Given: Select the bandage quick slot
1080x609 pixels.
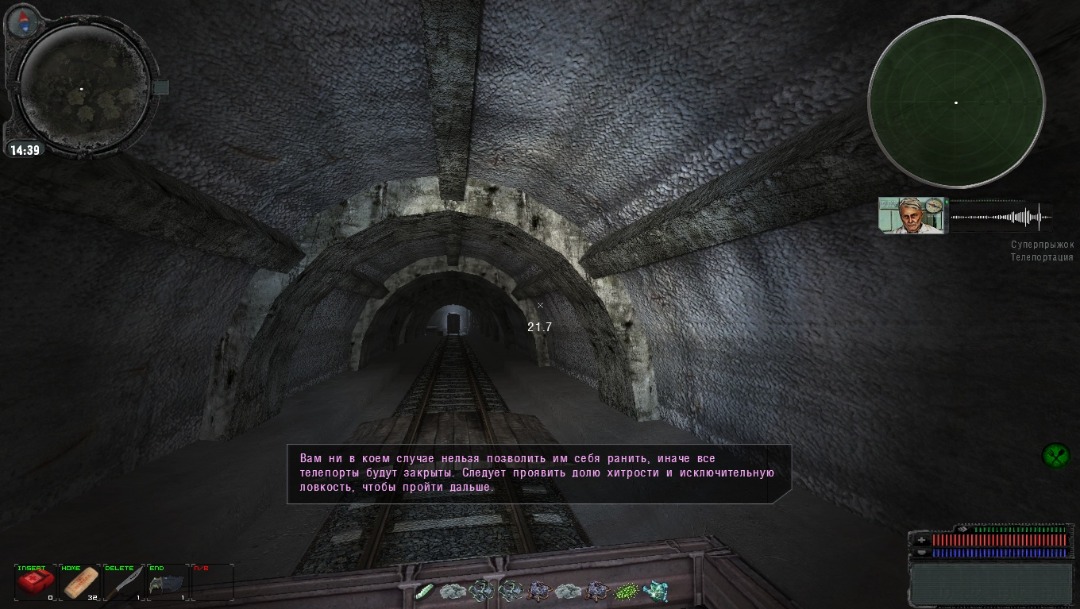Looking at the screenshot, I should (80, 583).
